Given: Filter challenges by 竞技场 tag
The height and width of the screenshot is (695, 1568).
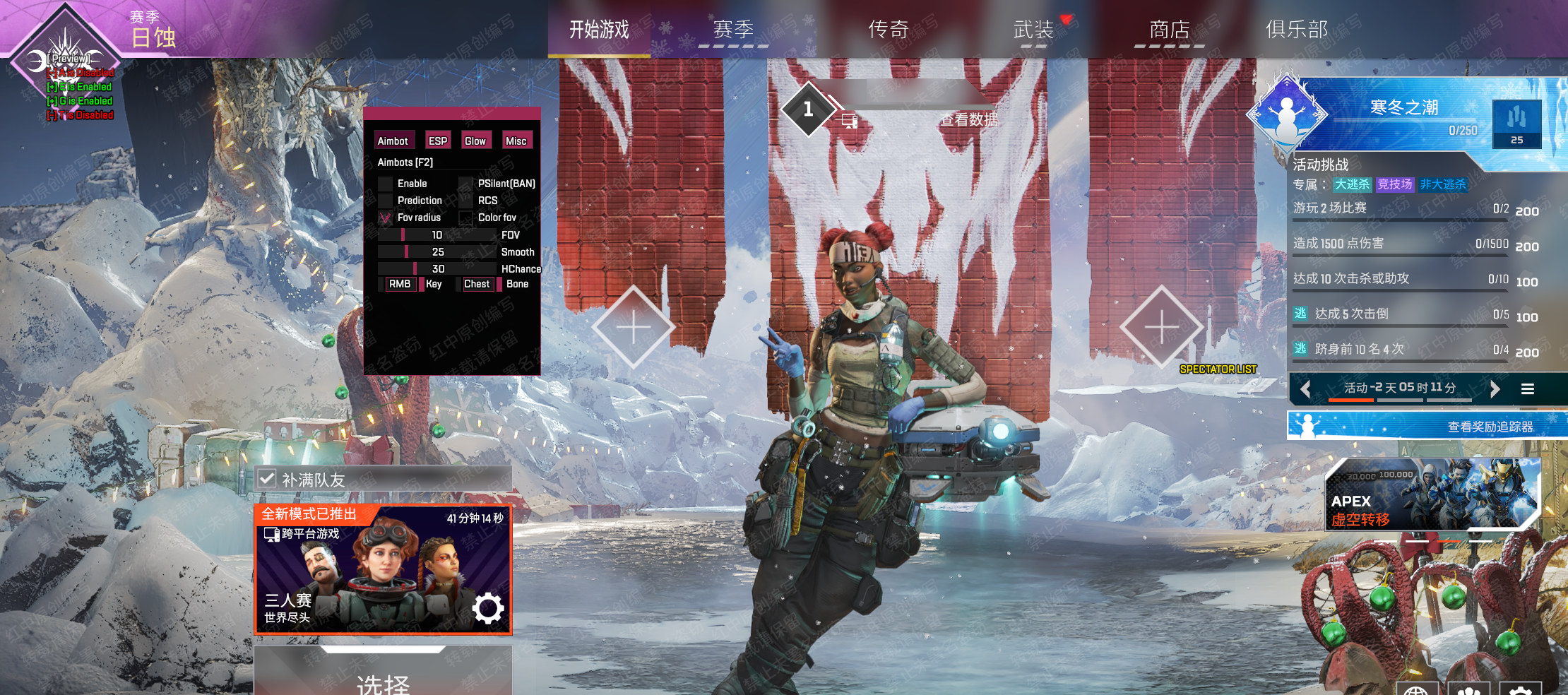Looking at the screenshot, I should [x=1395, y=184].
